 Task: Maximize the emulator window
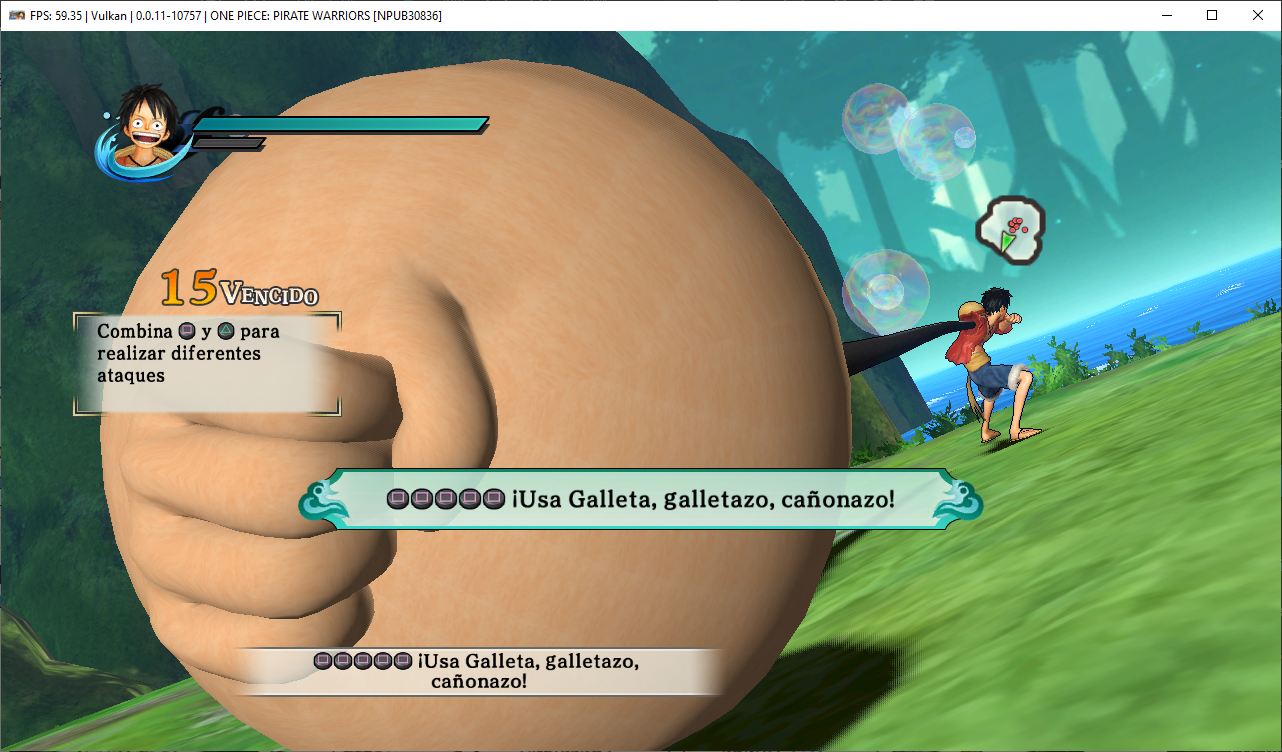pyautogui.click(x=1212, y=15)
